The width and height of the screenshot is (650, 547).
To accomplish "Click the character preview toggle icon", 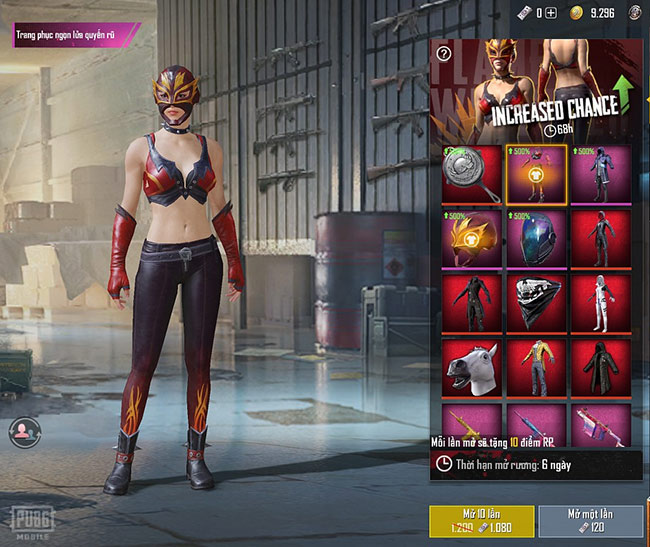I will [x=20, y=430].
